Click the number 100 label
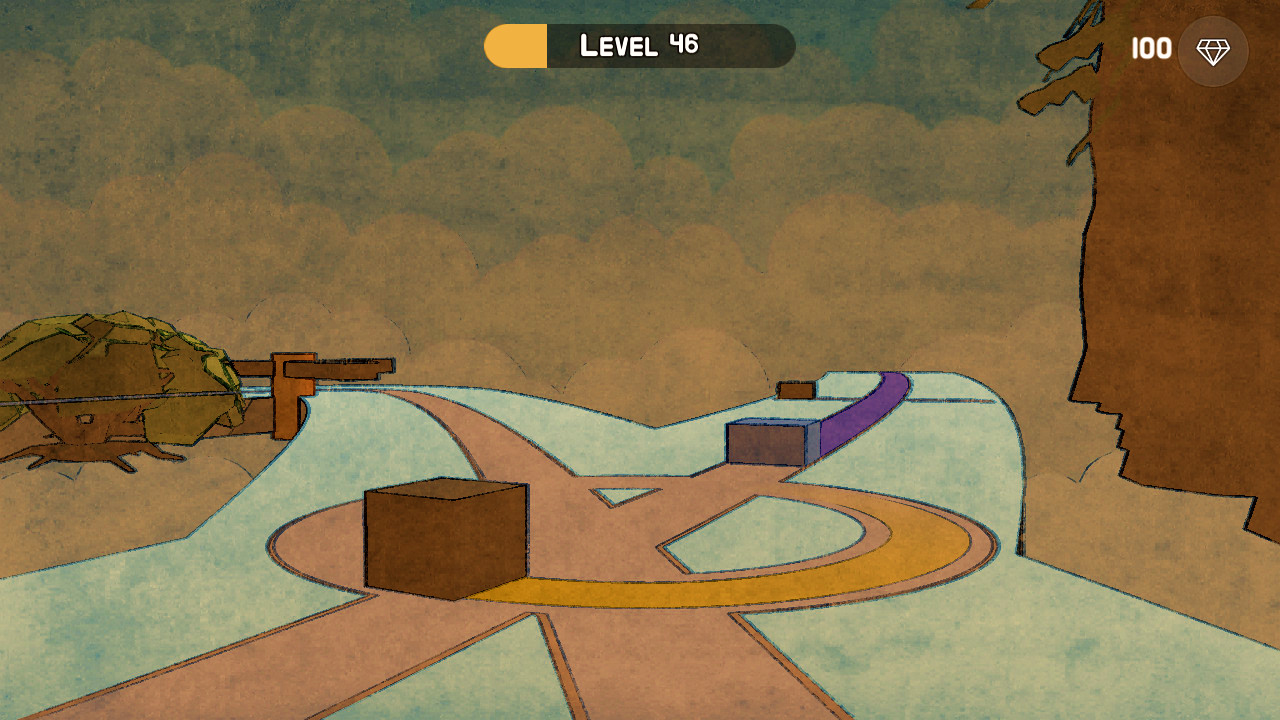The height and width of the screenshot is (720, 1280). 1151,48
